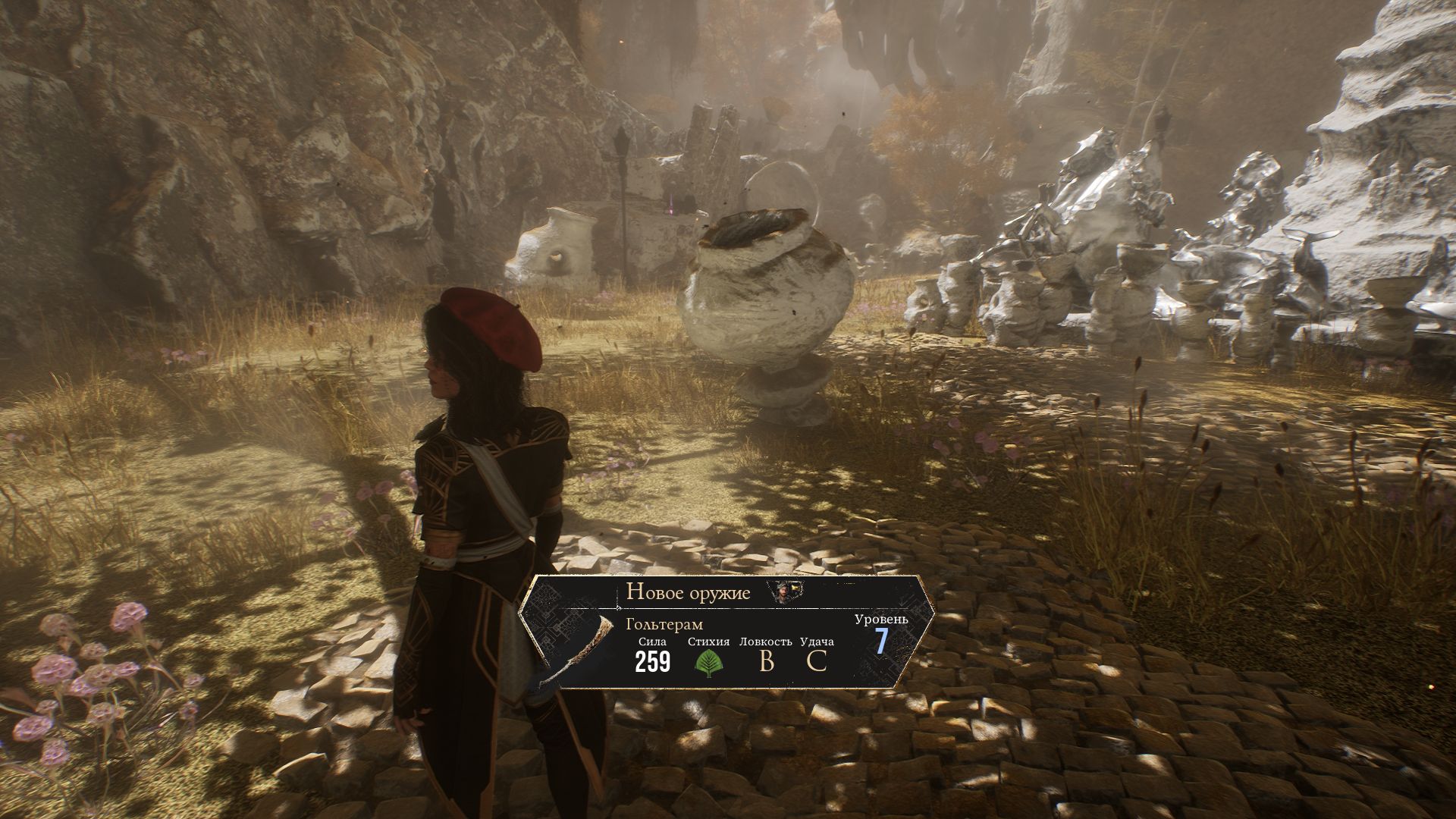Select the character portrait beside Новое оружие
This screenshot has height=819, width=1456.
pos(782,592)
